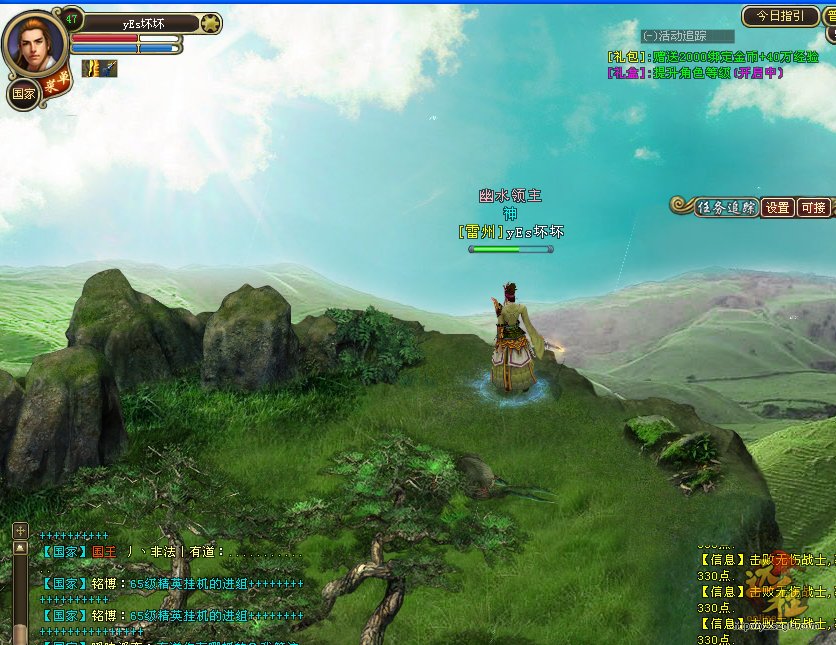The image size is (836, 645).
Task: Select the 国王 player name in chat
Action: pos(104,551)
